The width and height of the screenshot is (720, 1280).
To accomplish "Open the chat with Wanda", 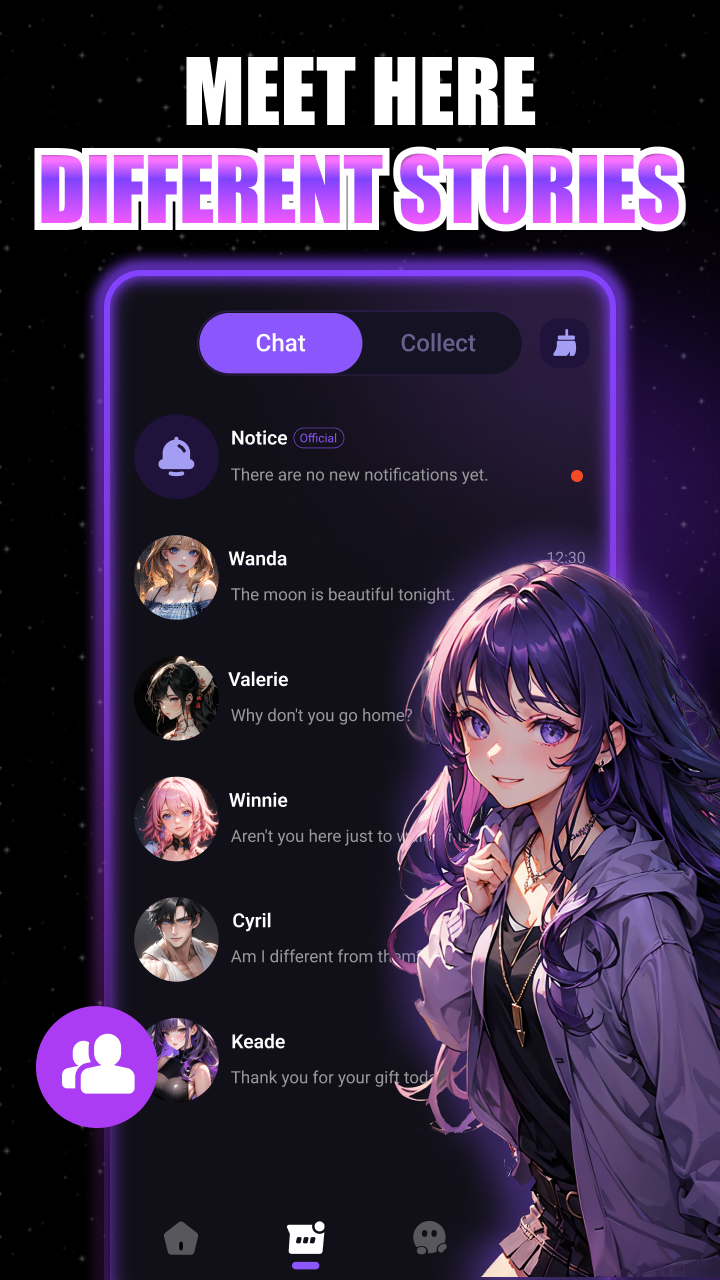I will click(340, 577).
